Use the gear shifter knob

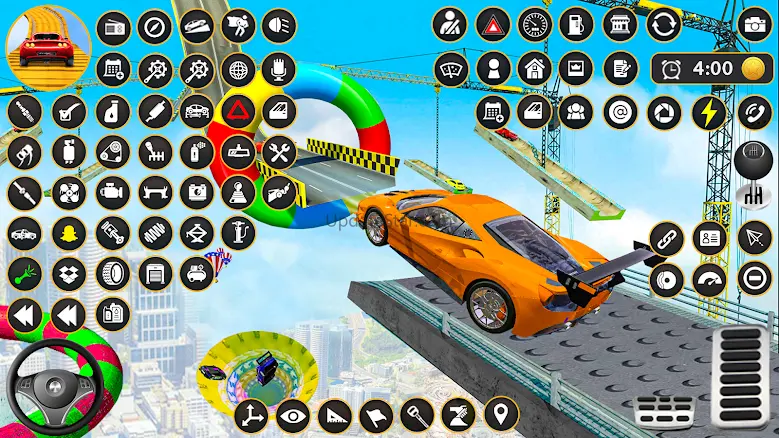751,166
